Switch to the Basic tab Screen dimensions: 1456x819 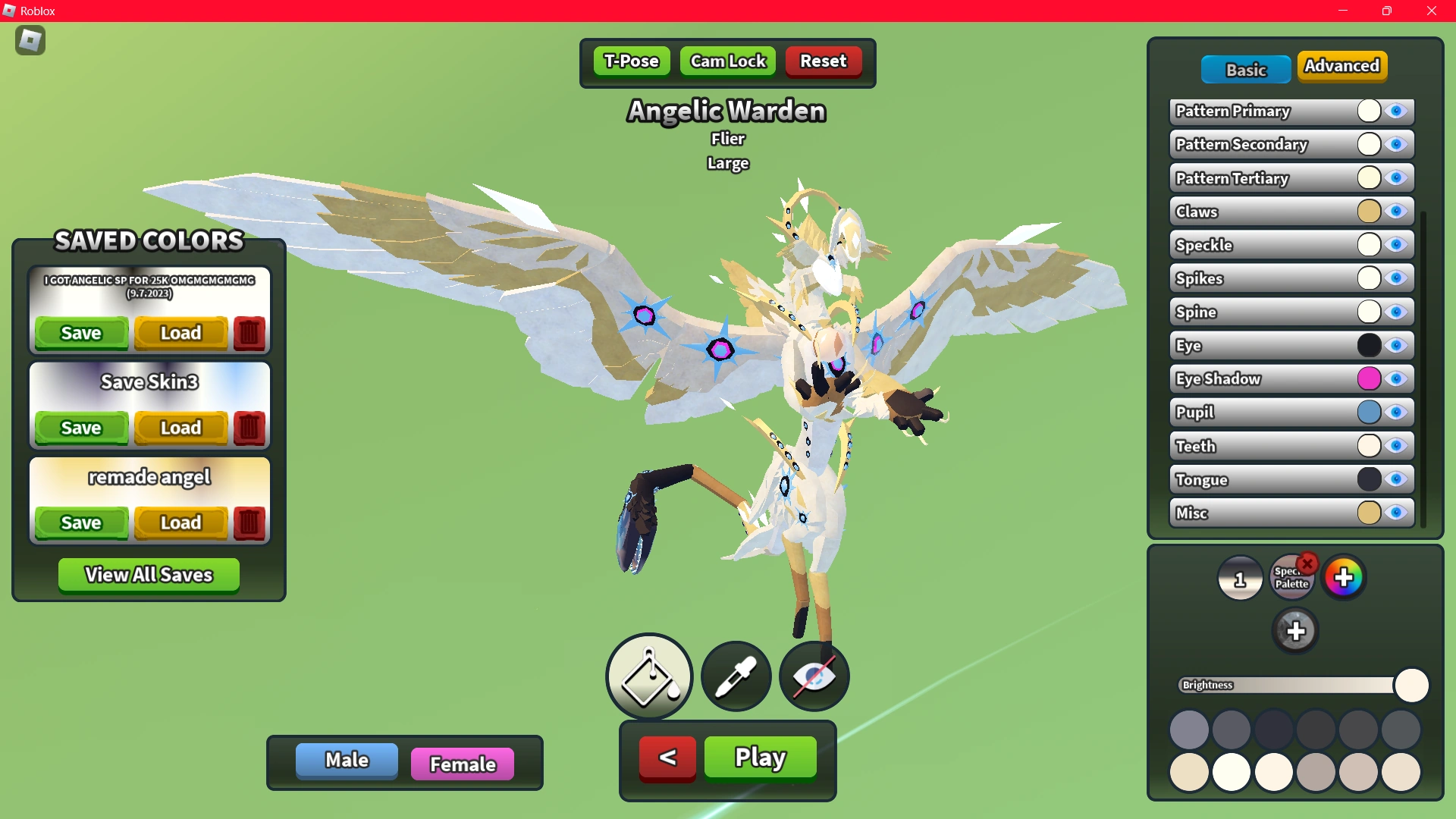[1245, 69]
